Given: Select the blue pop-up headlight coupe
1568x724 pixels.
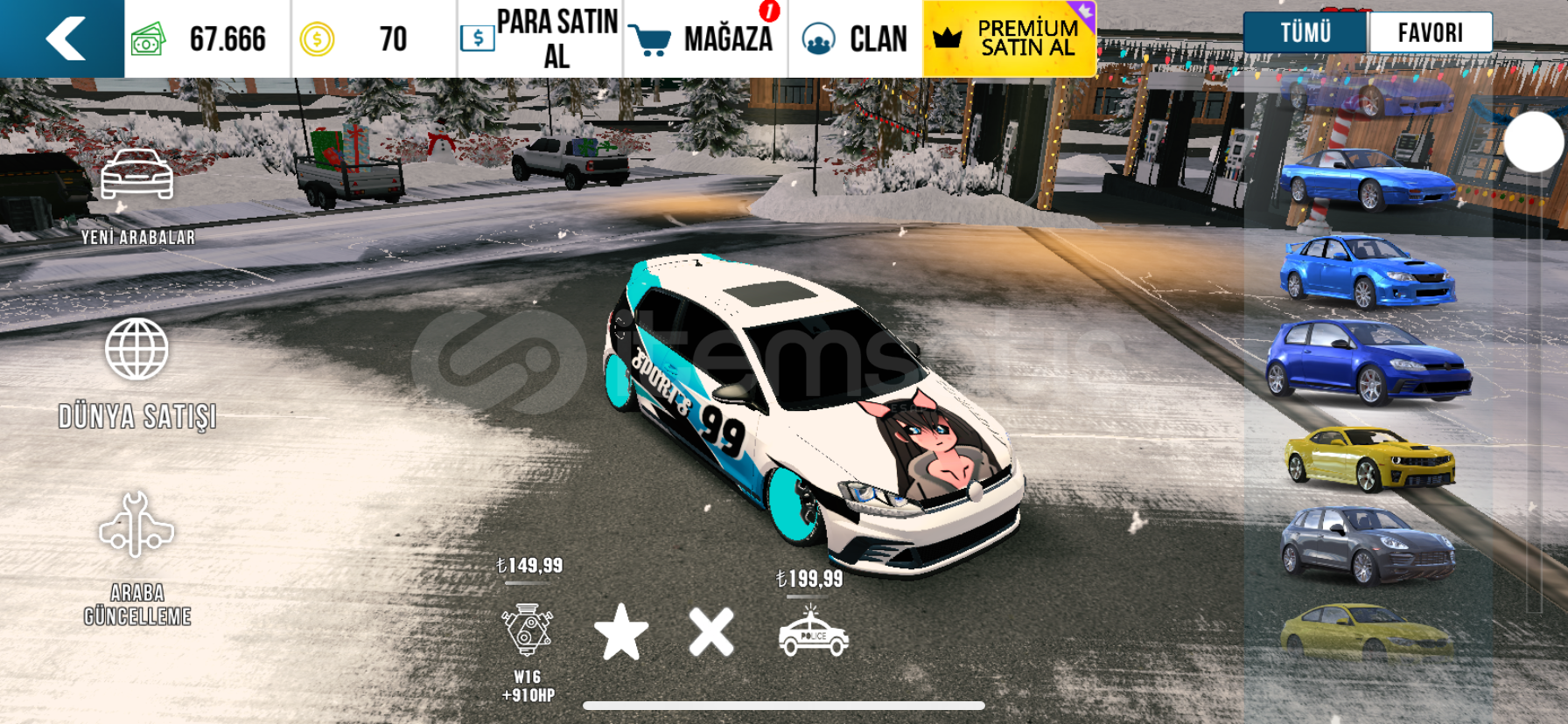Looking at the screenshot, I should coord(1365,180).
